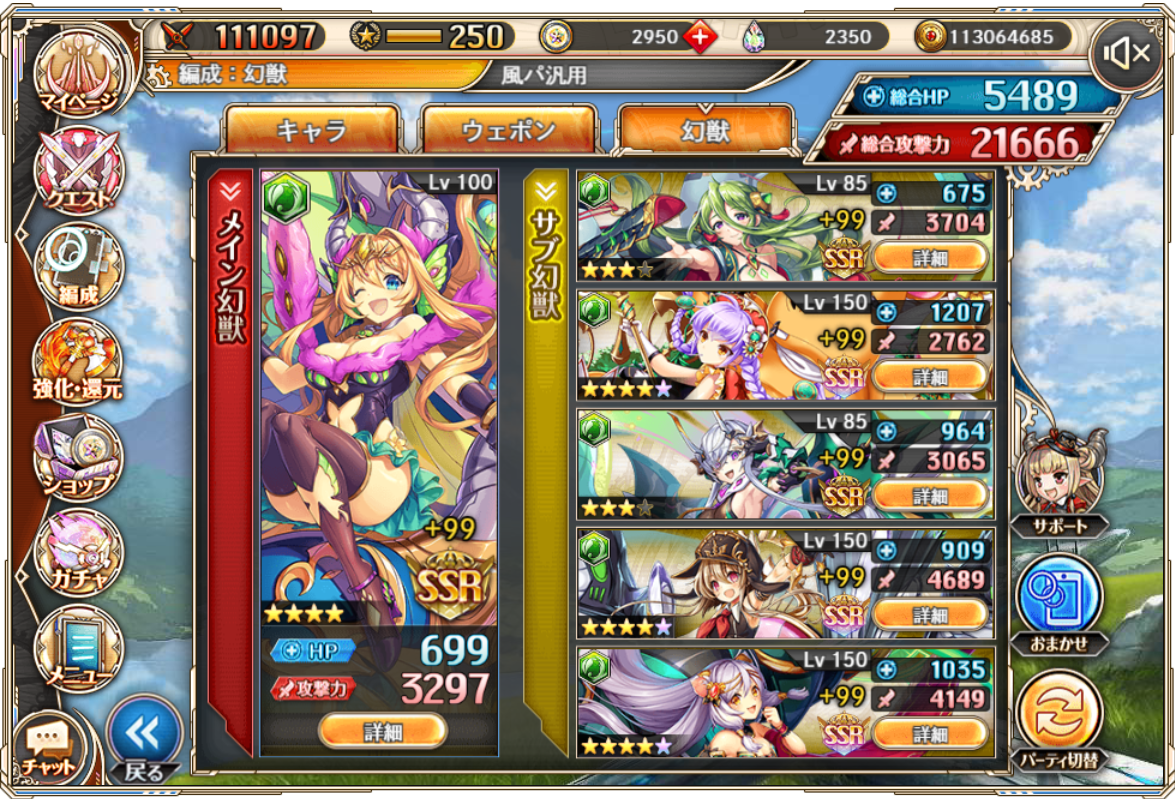Open the 編成 formation menu
The width and height of the screenshot is (1175, 799).
tap(78, 267)
